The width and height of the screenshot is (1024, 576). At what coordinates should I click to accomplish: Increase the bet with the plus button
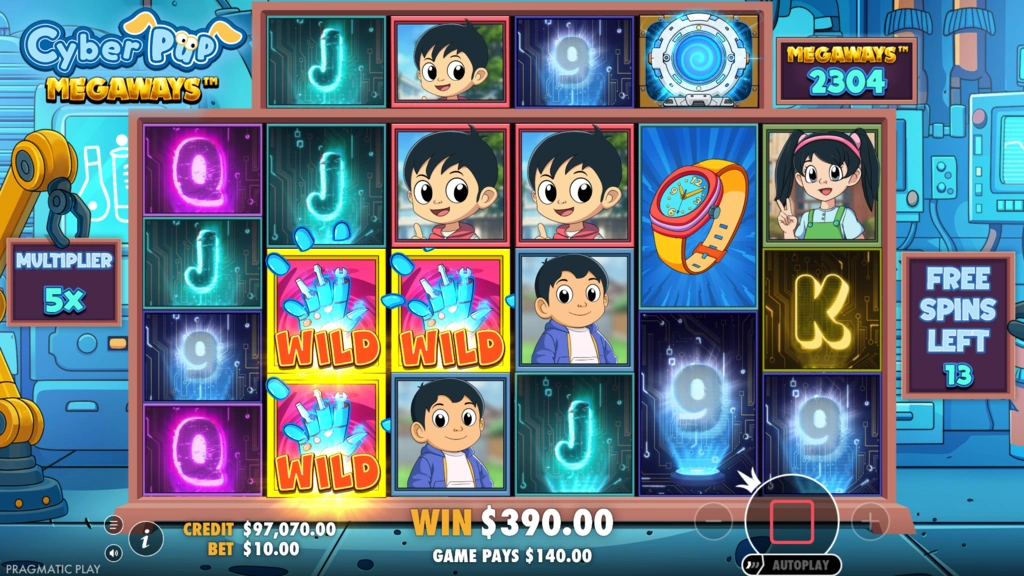(871, 522)
